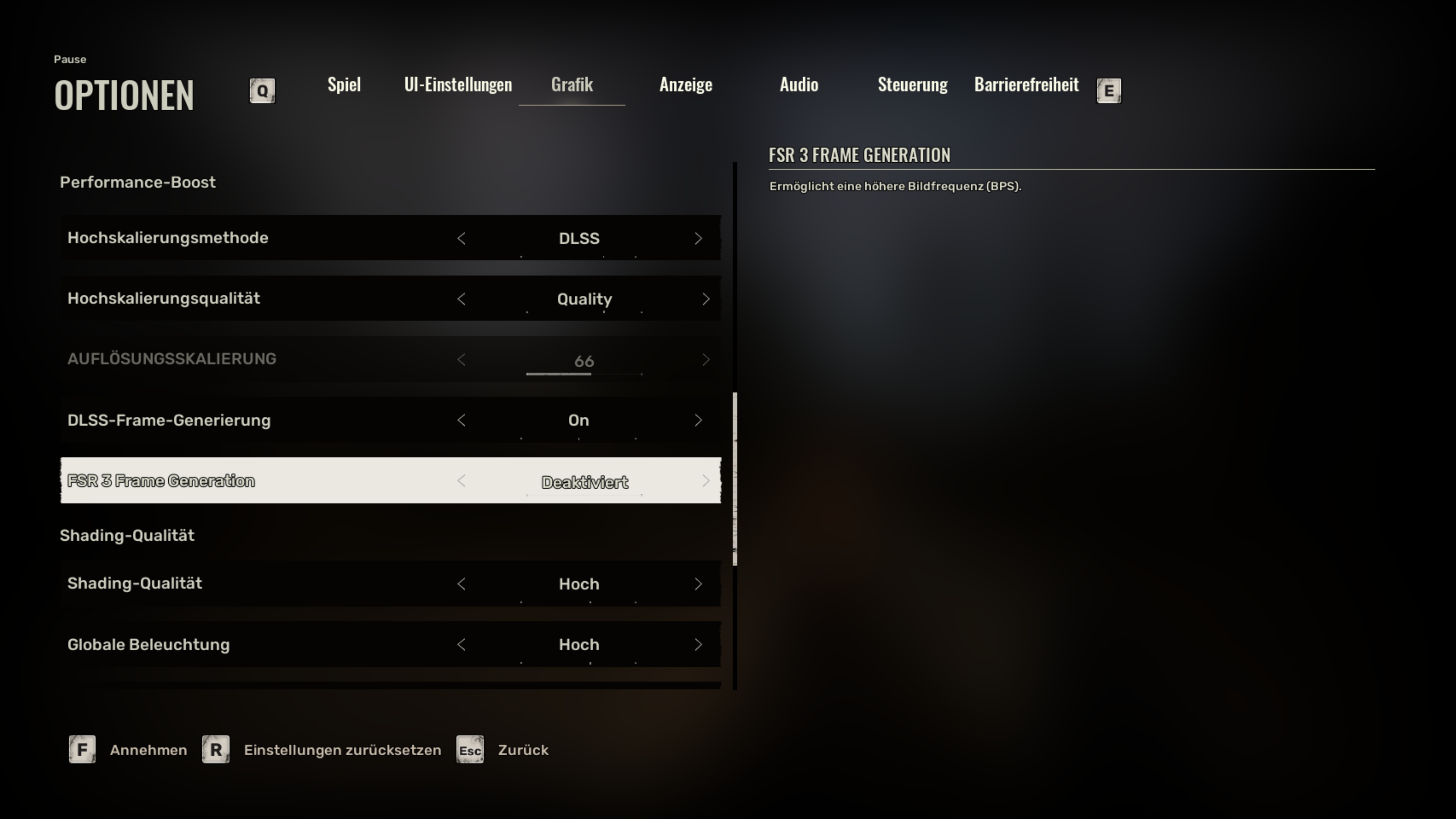Select the Spiel tab
1456x819 pixels.
(344, 85)
